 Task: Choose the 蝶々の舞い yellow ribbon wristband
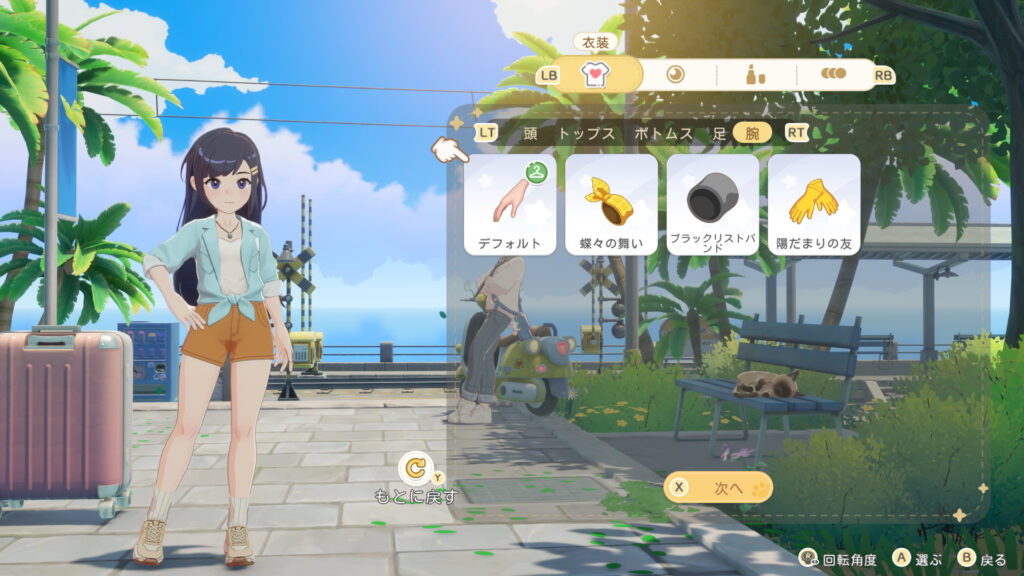[611, 204]
